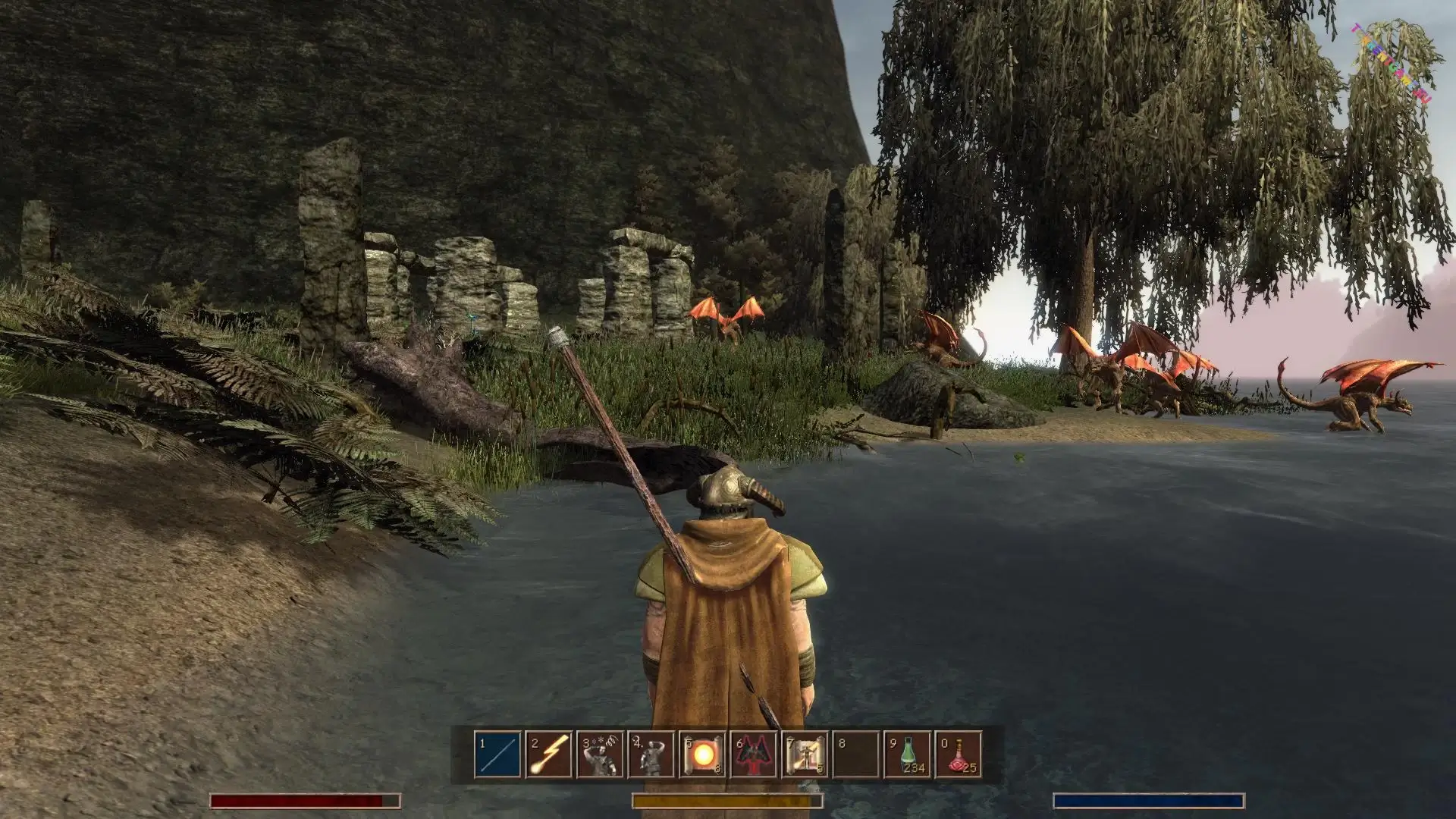This screenshot has width=1456, height=819.
Task: Use the scroll with the standing figure
Action: coord(805,755)
